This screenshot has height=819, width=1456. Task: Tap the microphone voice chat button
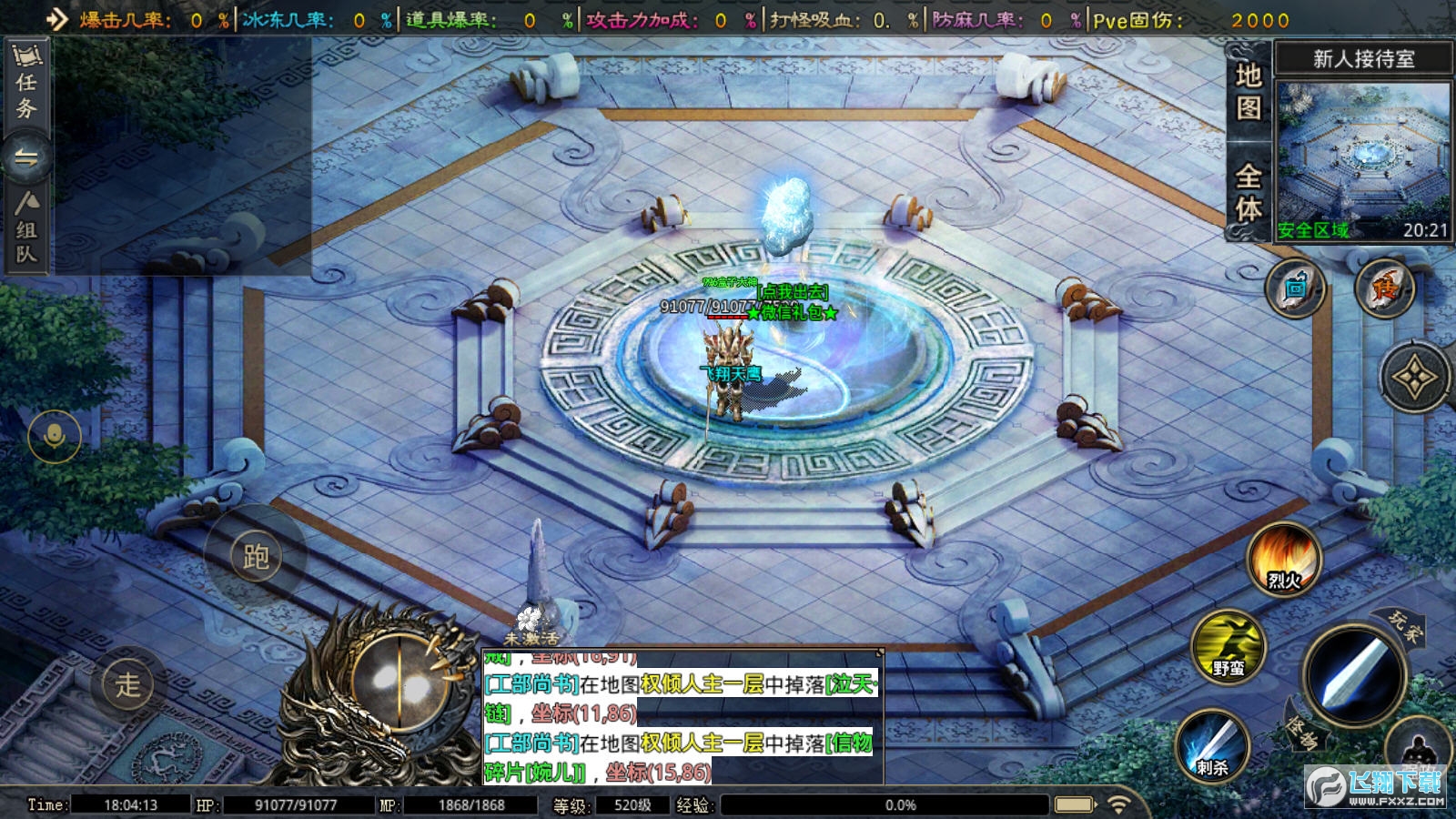(55, 438)
